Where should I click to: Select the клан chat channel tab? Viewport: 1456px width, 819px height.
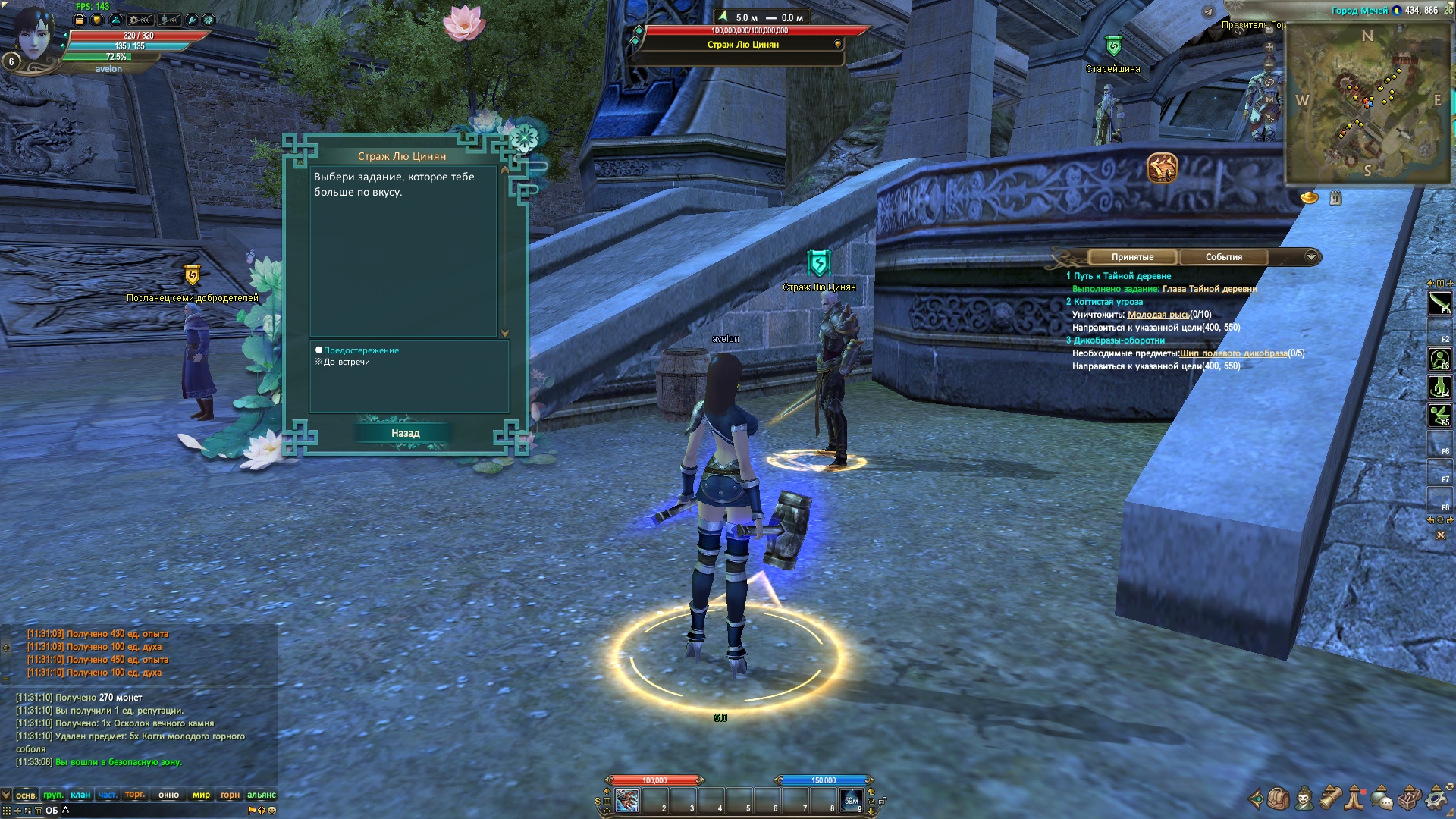[80, 795]
